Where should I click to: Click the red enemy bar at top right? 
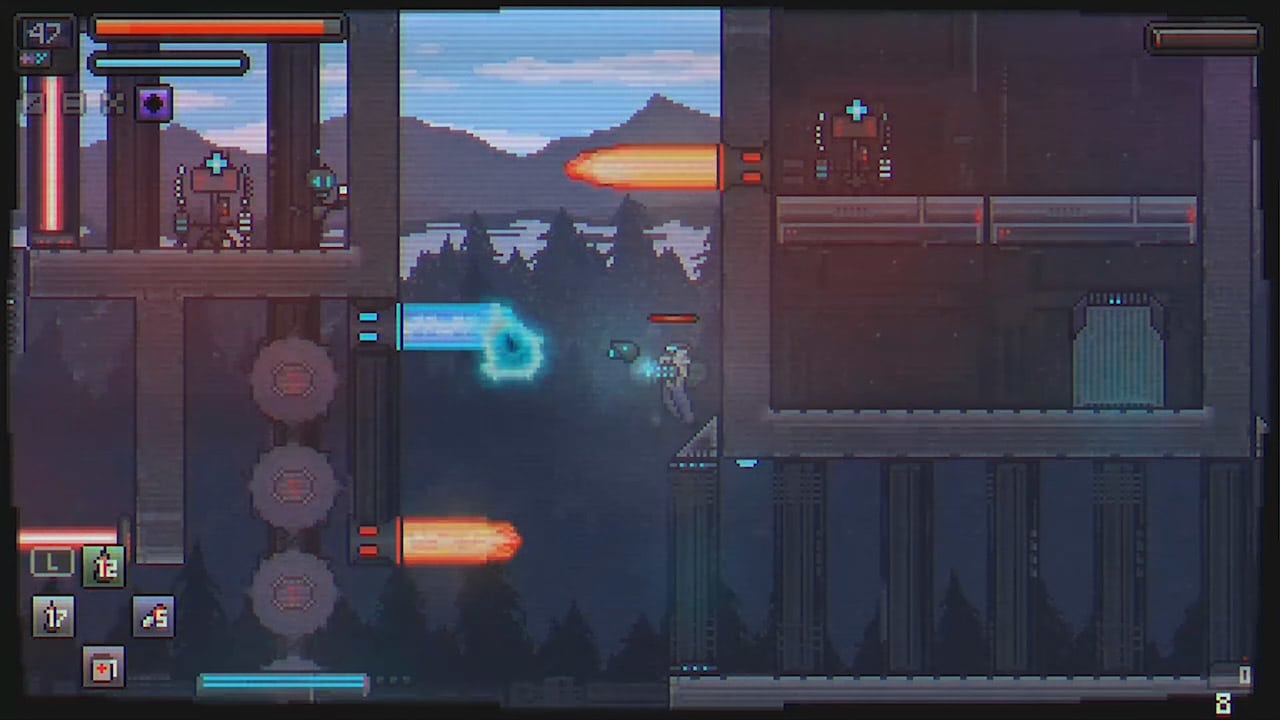pyautogui.click(x=1203, y=37)
